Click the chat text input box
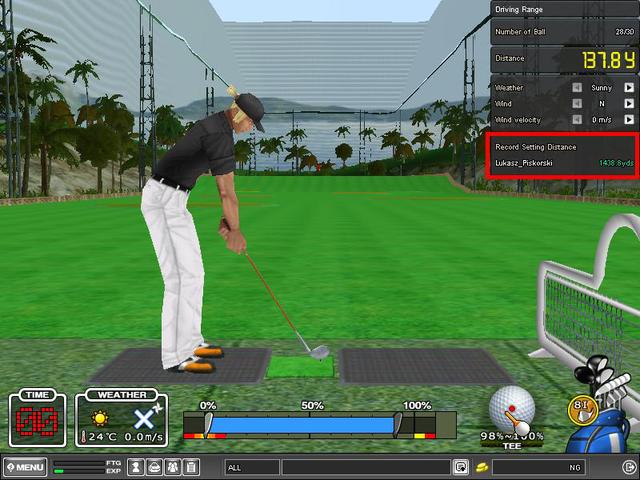640x480 pixels. (x=365, y=467)
